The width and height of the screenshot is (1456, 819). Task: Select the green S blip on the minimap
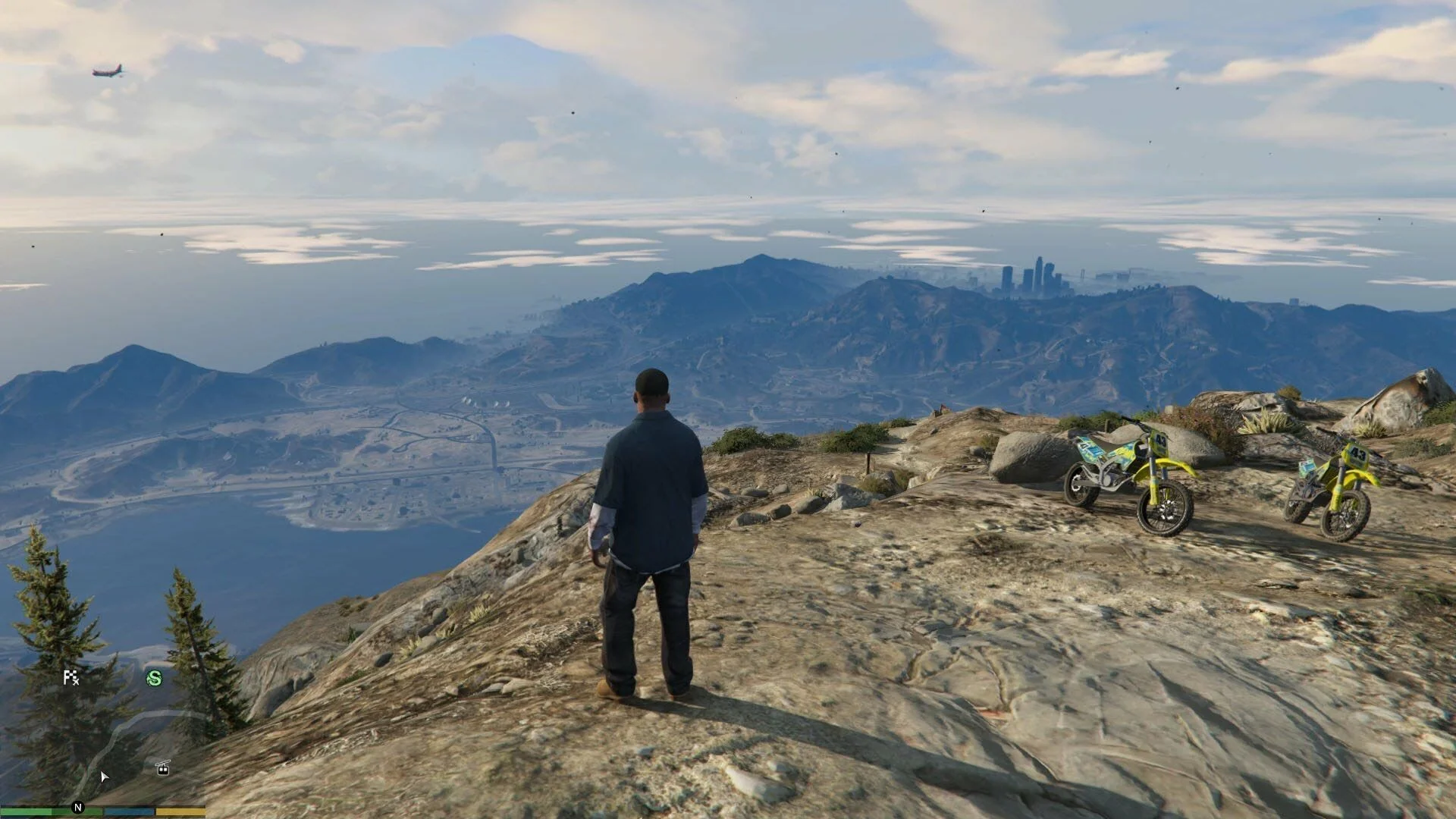tap(154, 678)
